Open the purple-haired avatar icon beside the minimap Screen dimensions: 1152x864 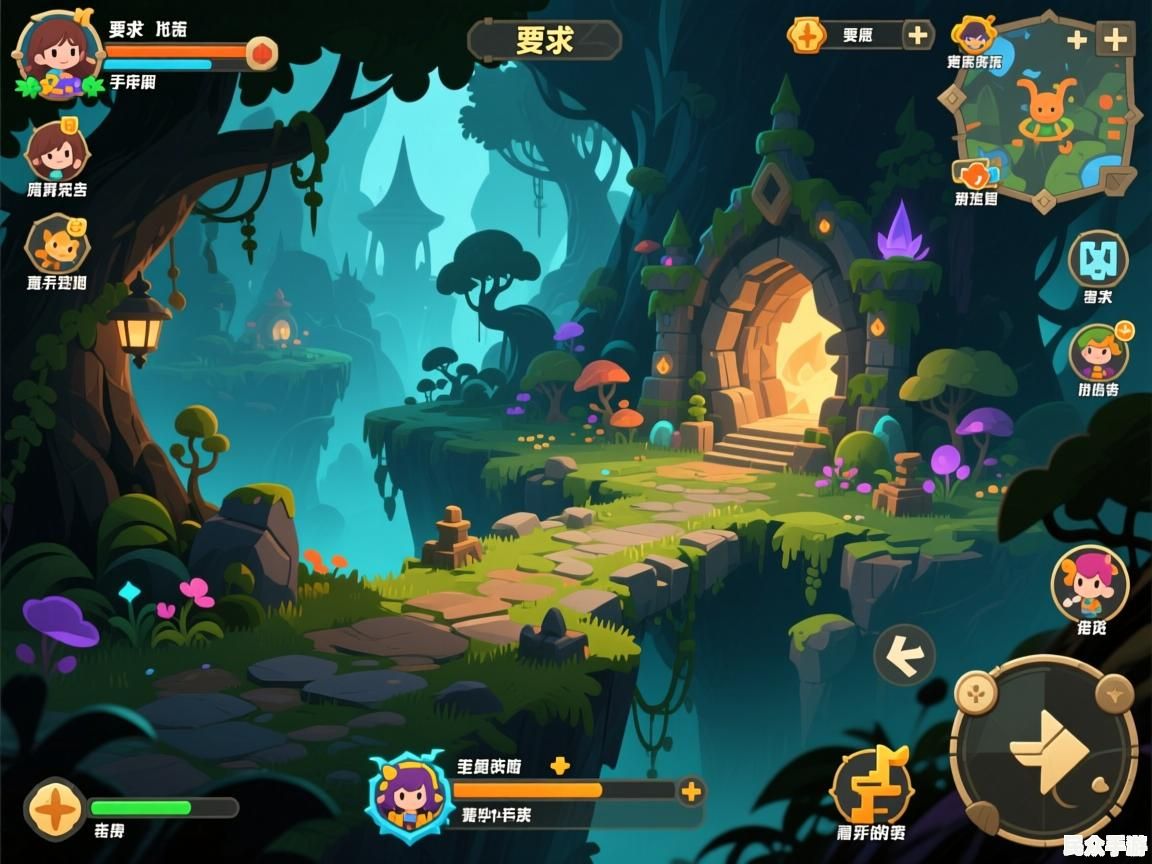(x=973, y=36)
